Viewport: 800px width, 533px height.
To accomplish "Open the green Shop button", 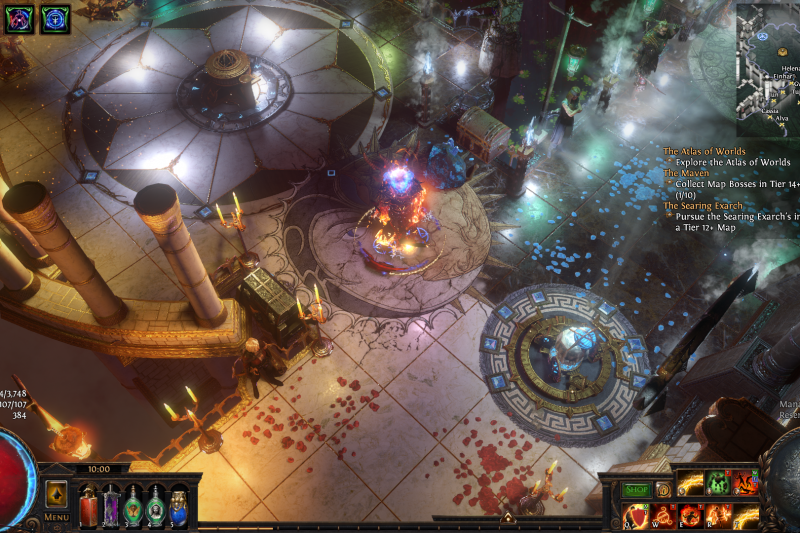I will [x=636, y=490].
